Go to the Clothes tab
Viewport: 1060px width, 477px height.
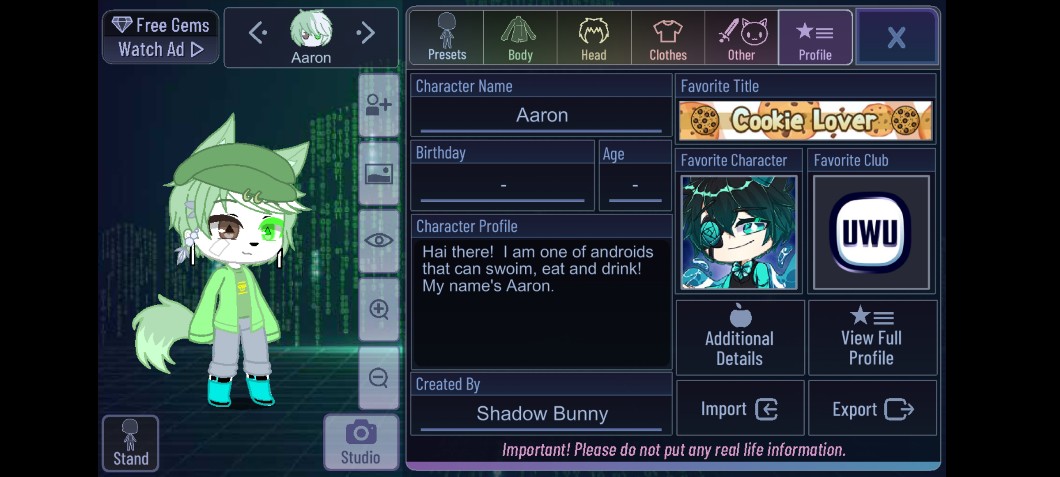pos(668,38)
